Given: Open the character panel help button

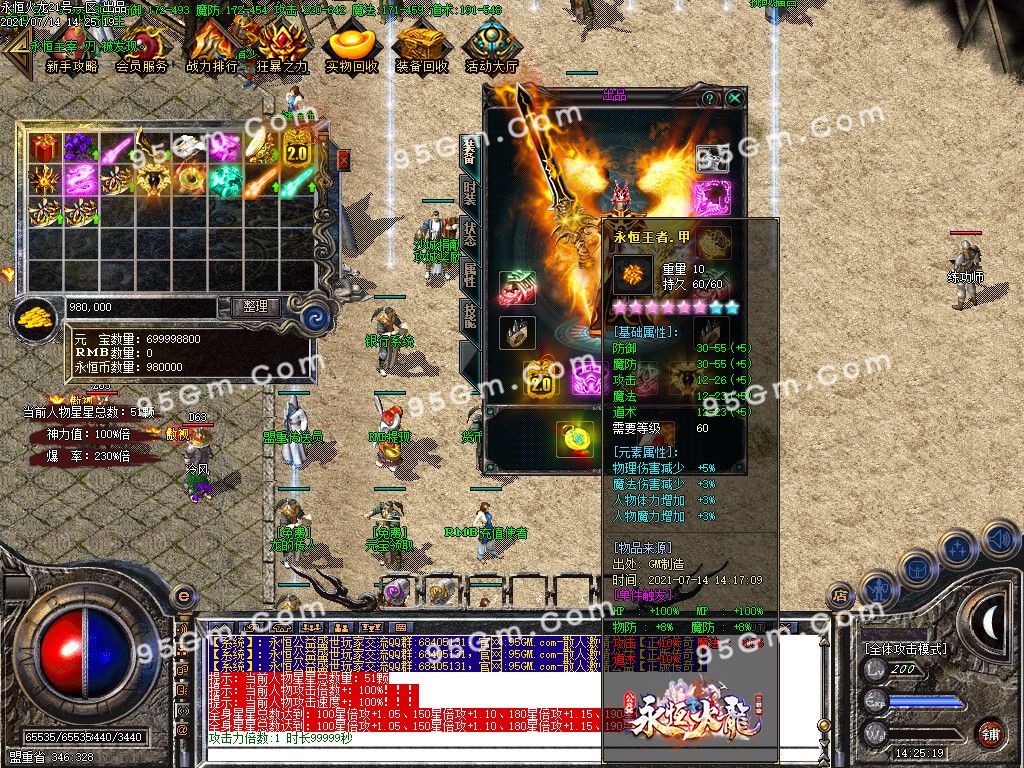Looking at the screenshot, I should pos(709,99).
